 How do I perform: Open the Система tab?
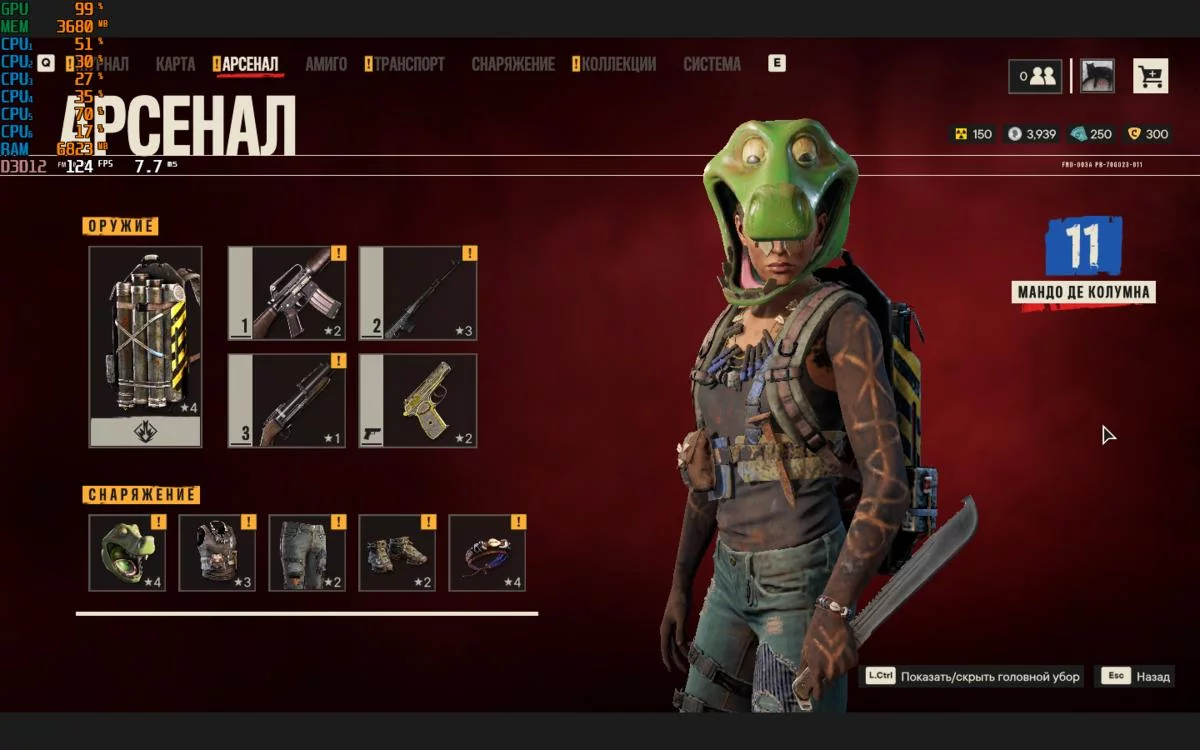point(712,64)
